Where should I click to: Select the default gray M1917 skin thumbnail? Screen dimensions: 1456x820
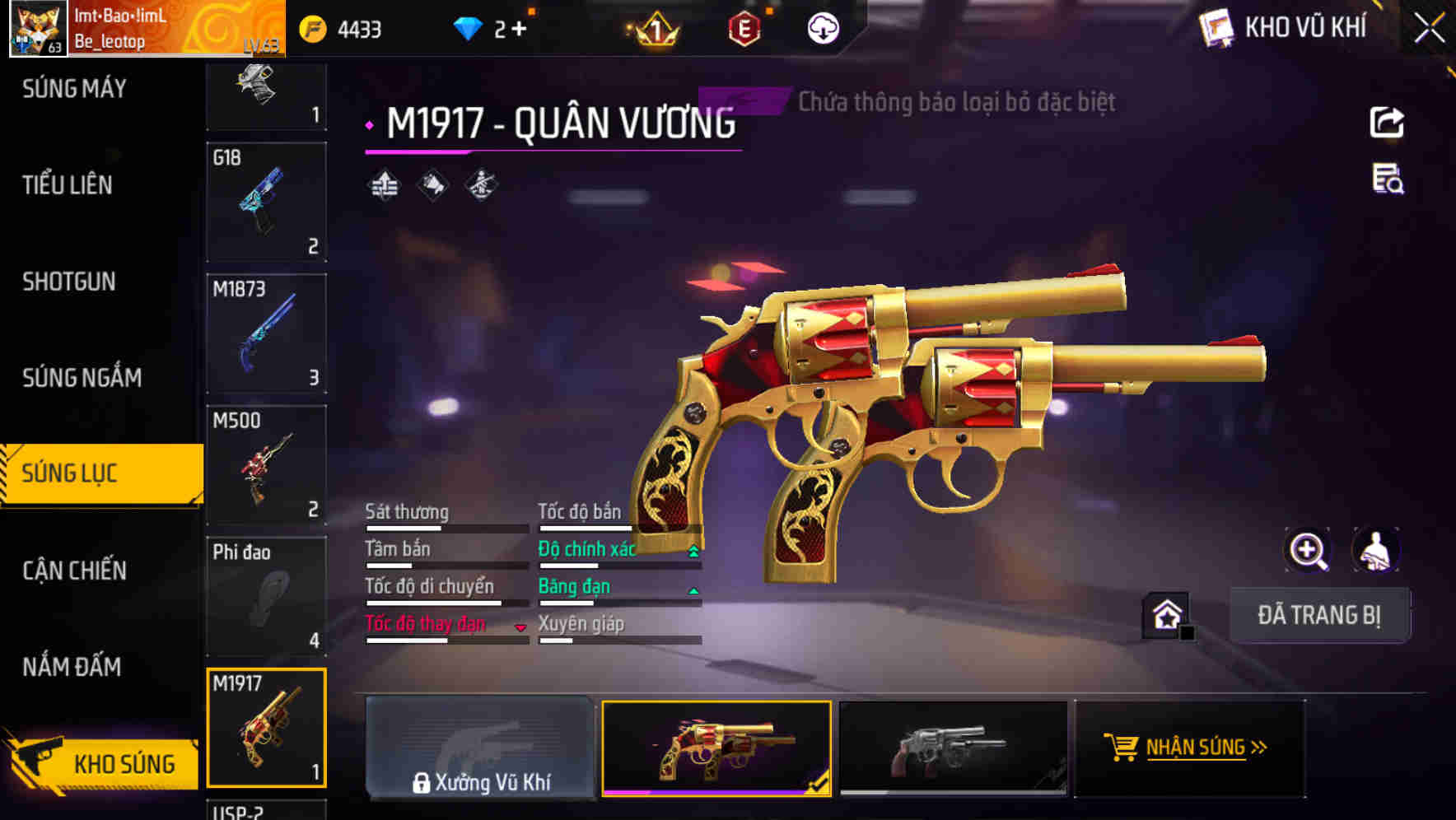pos(955,748)
